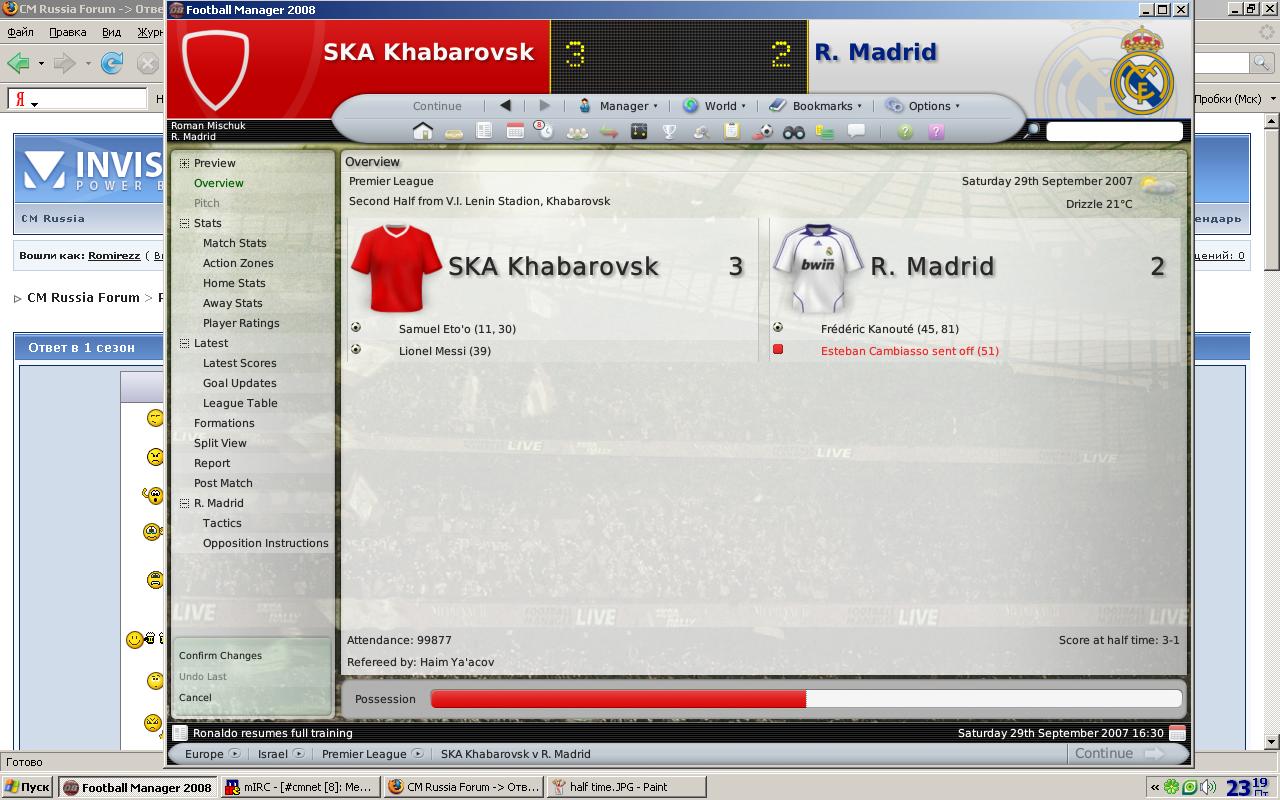
Task: Show the Action Zones view
Action: tap(238, 263)
